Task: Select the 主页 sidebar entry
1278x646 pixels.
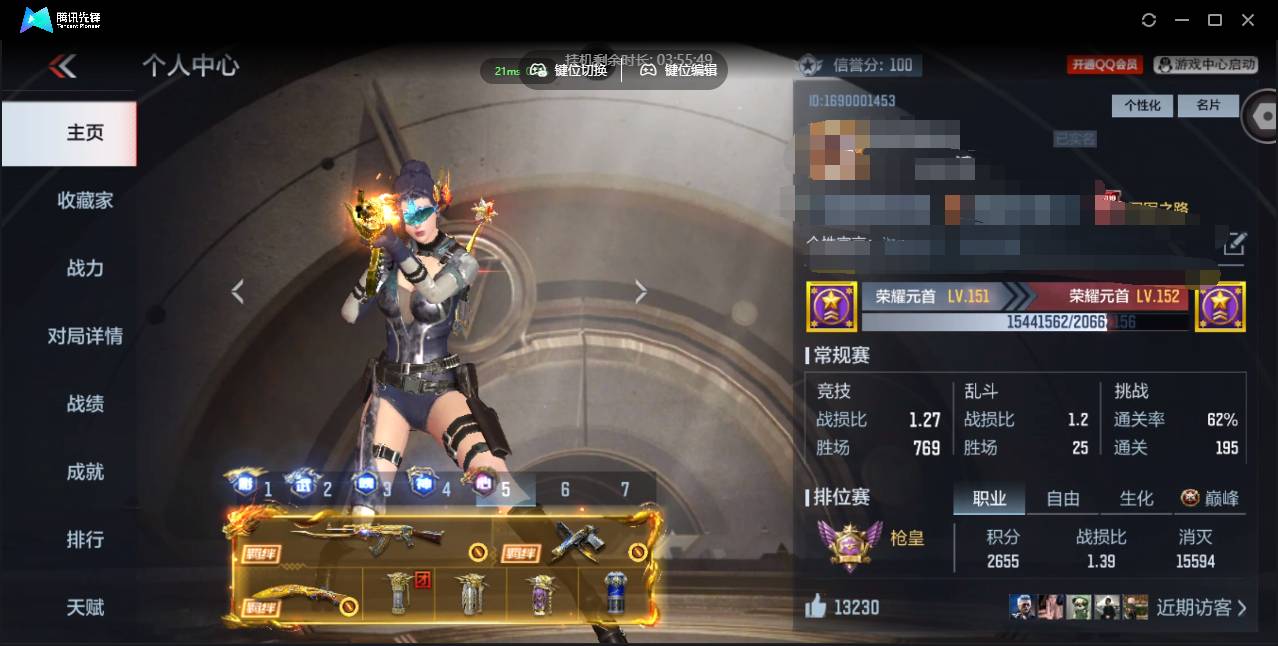Action: 85,133
